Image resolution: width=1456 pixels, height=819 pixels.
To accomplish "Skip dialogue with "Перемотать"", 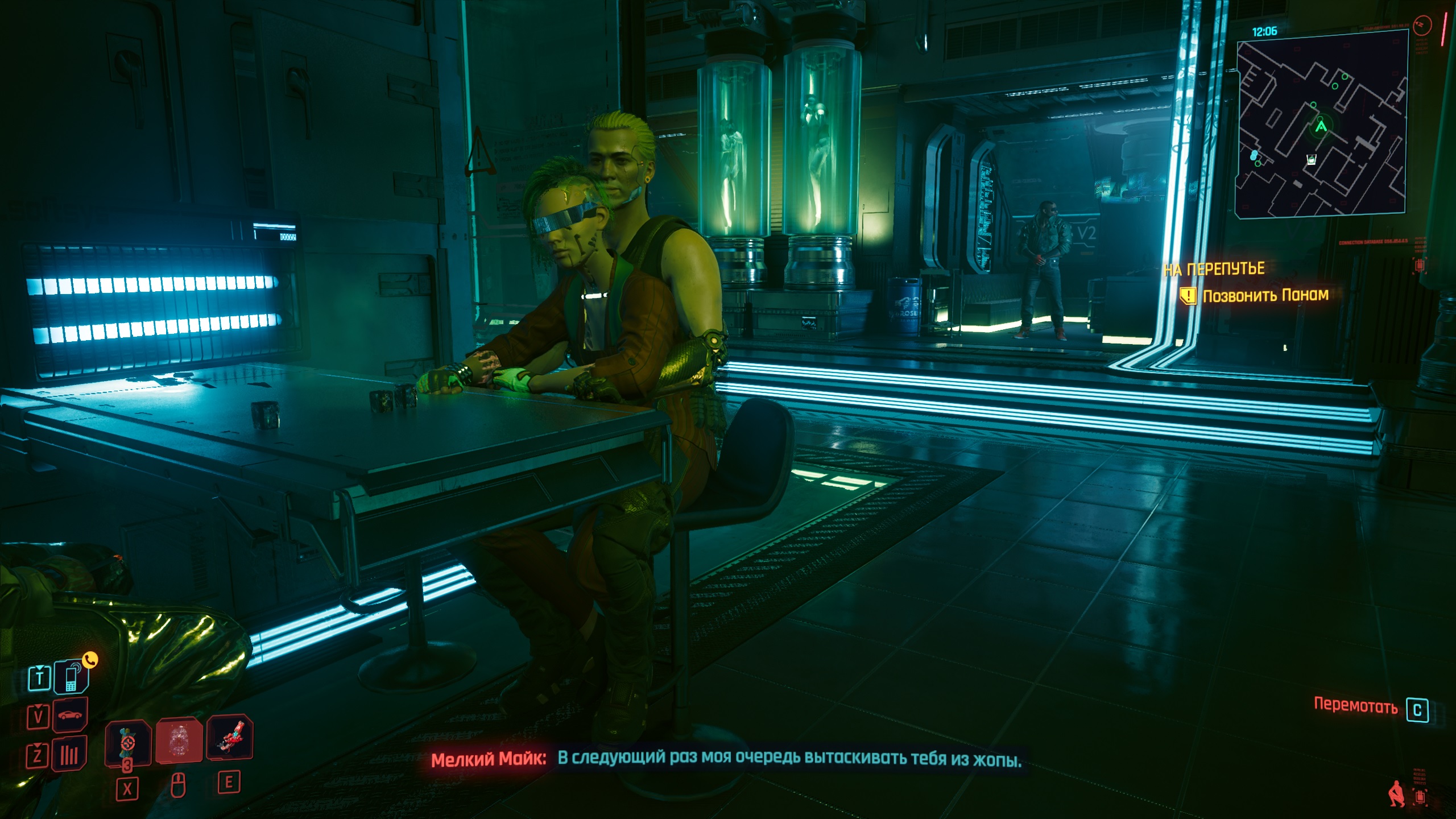I will (x=1355, y=706).
